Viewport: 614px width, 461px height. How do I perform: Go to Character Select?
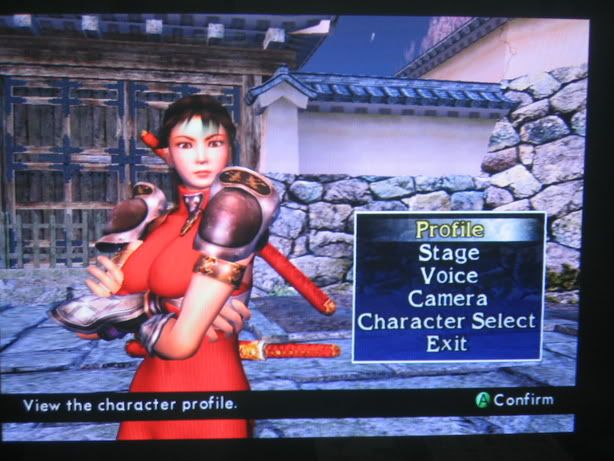pyautogui.click(x=448, y=321)
